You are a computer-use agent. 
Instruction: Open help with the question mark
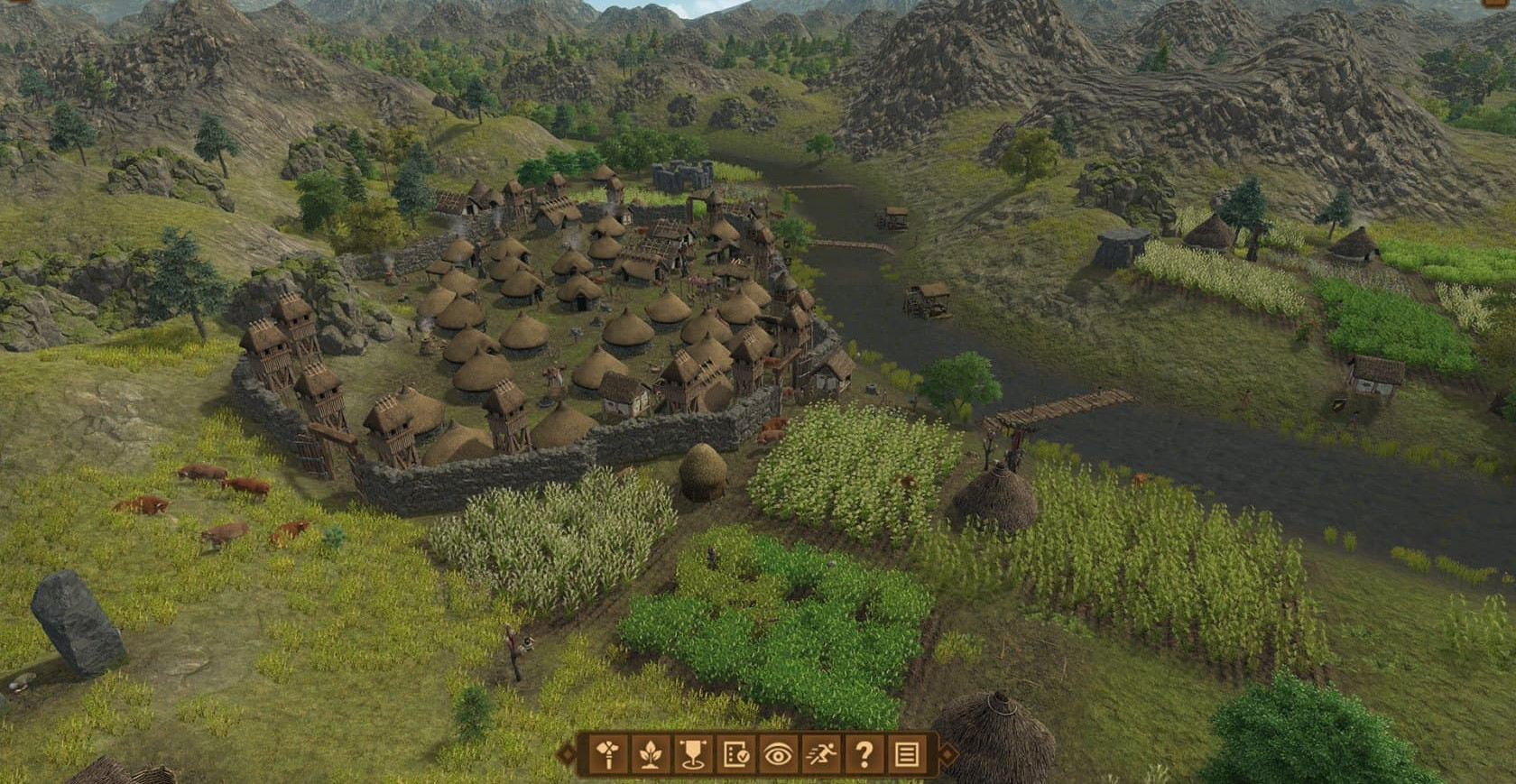(864, 753)
